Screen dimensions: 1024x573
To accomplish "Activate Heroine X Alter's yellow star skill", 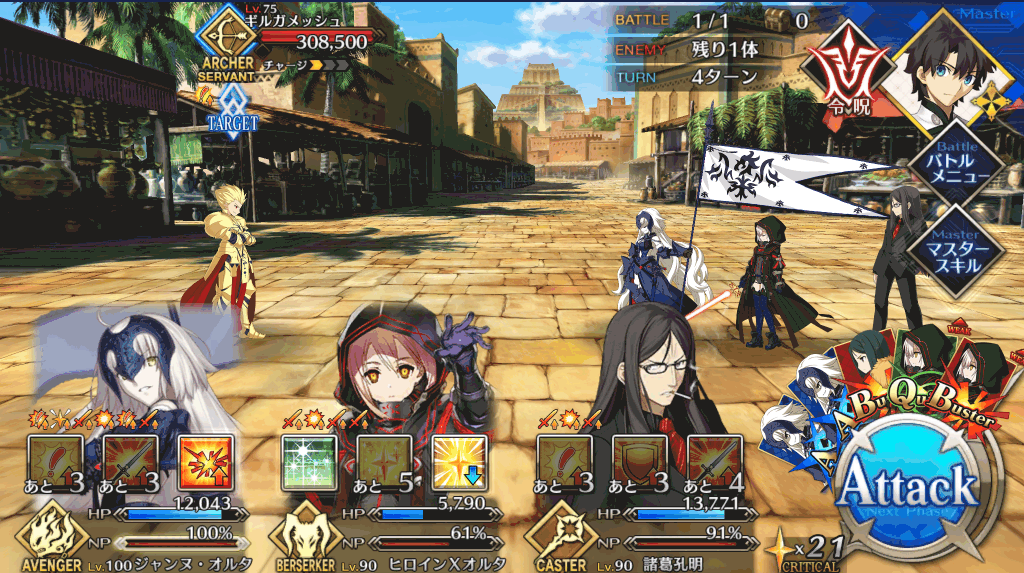I will coord(459,461).
